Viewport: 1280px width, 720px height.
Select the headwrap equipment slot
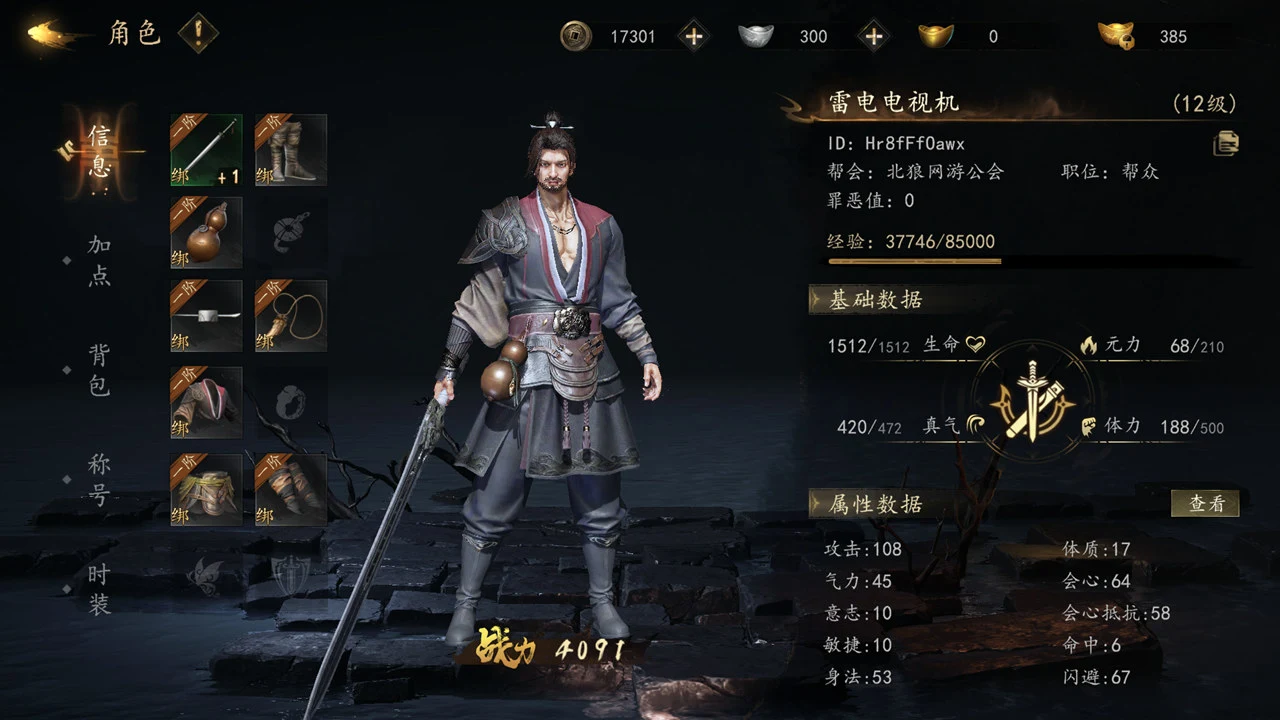pos(206,490)
